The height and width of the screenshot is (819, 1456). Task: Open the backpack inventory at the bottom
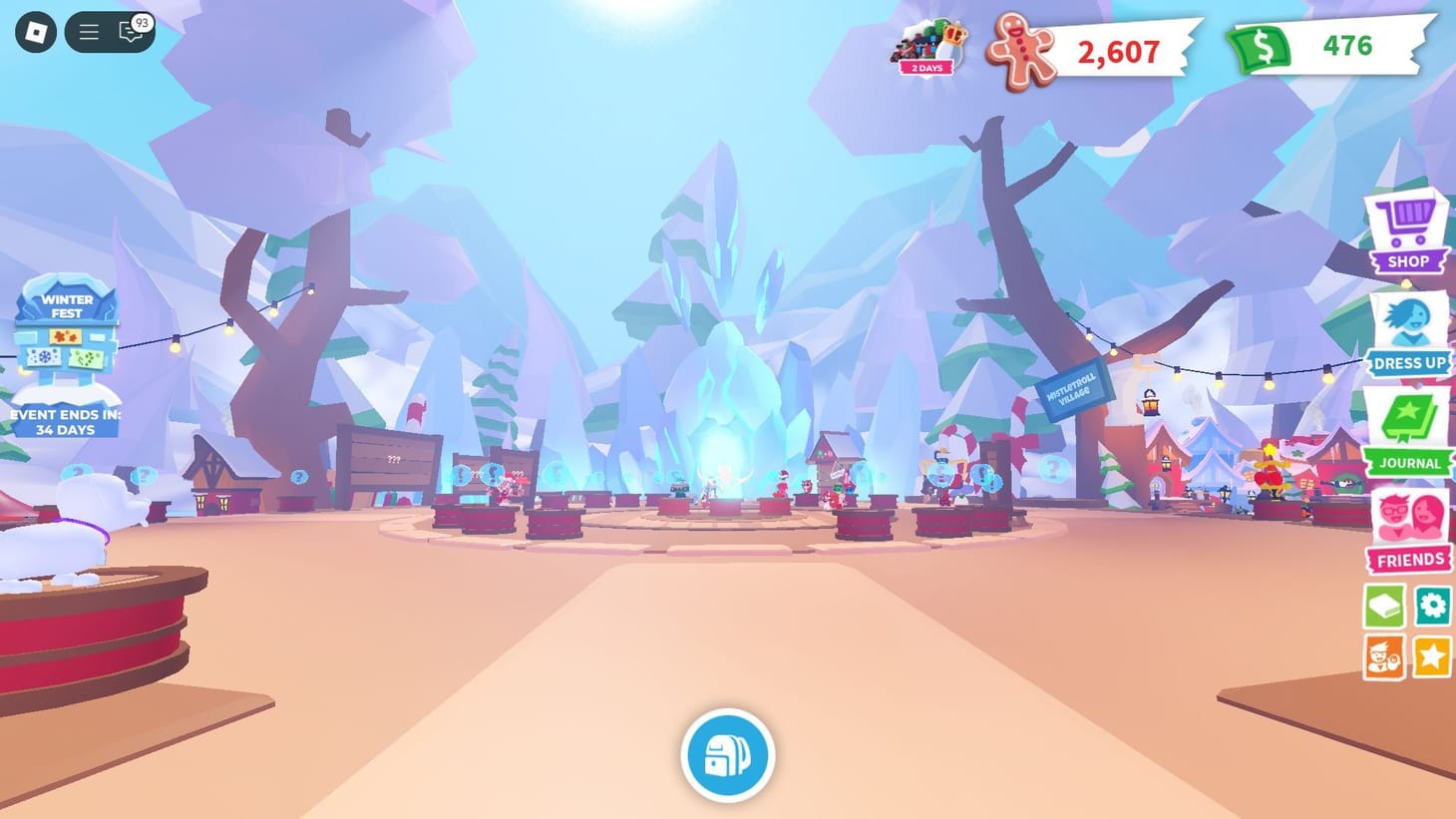click(x=727, y=756)
